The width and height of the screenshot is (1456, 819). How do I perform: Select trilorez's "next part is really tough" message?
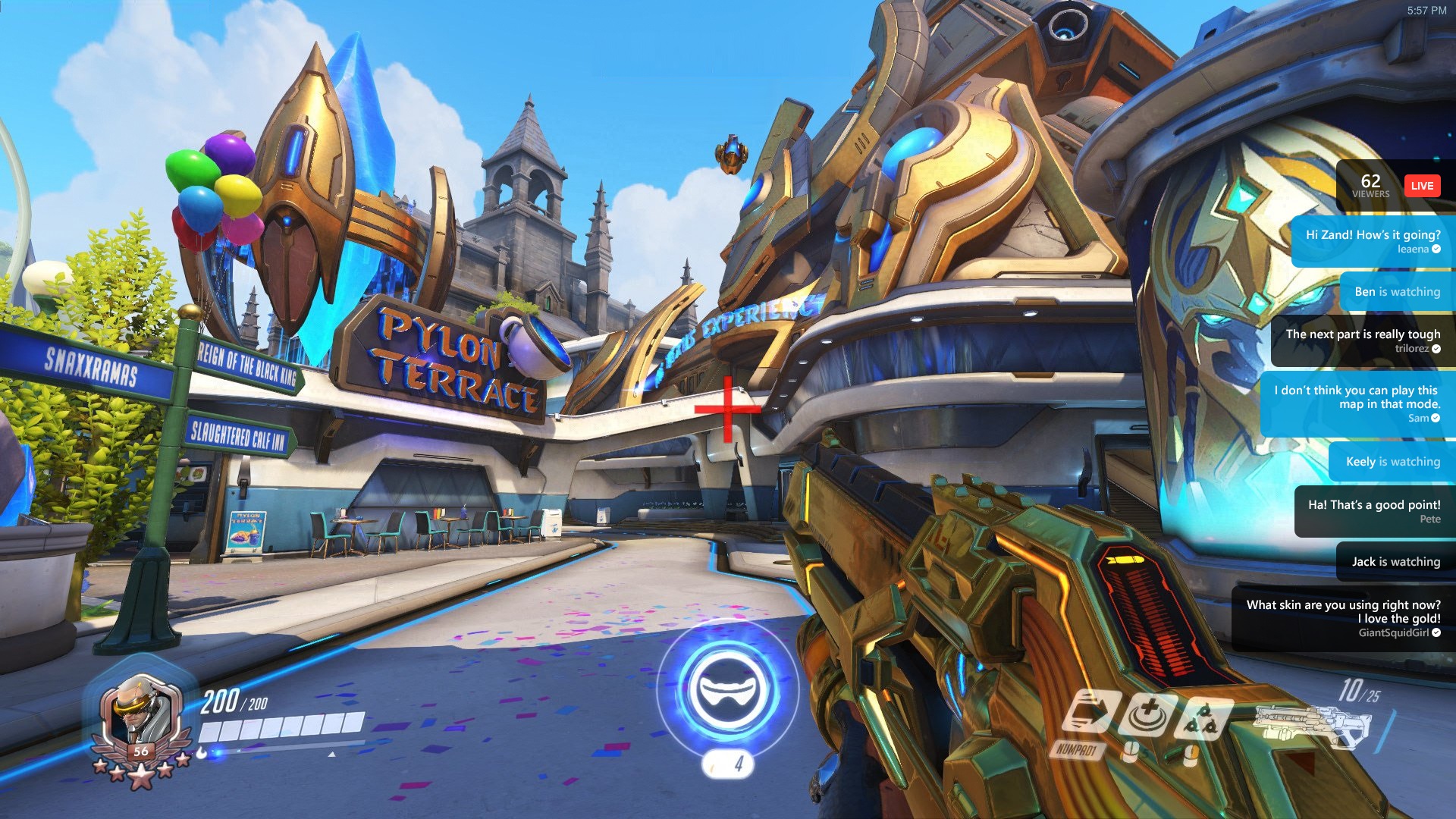point(1363,340)
